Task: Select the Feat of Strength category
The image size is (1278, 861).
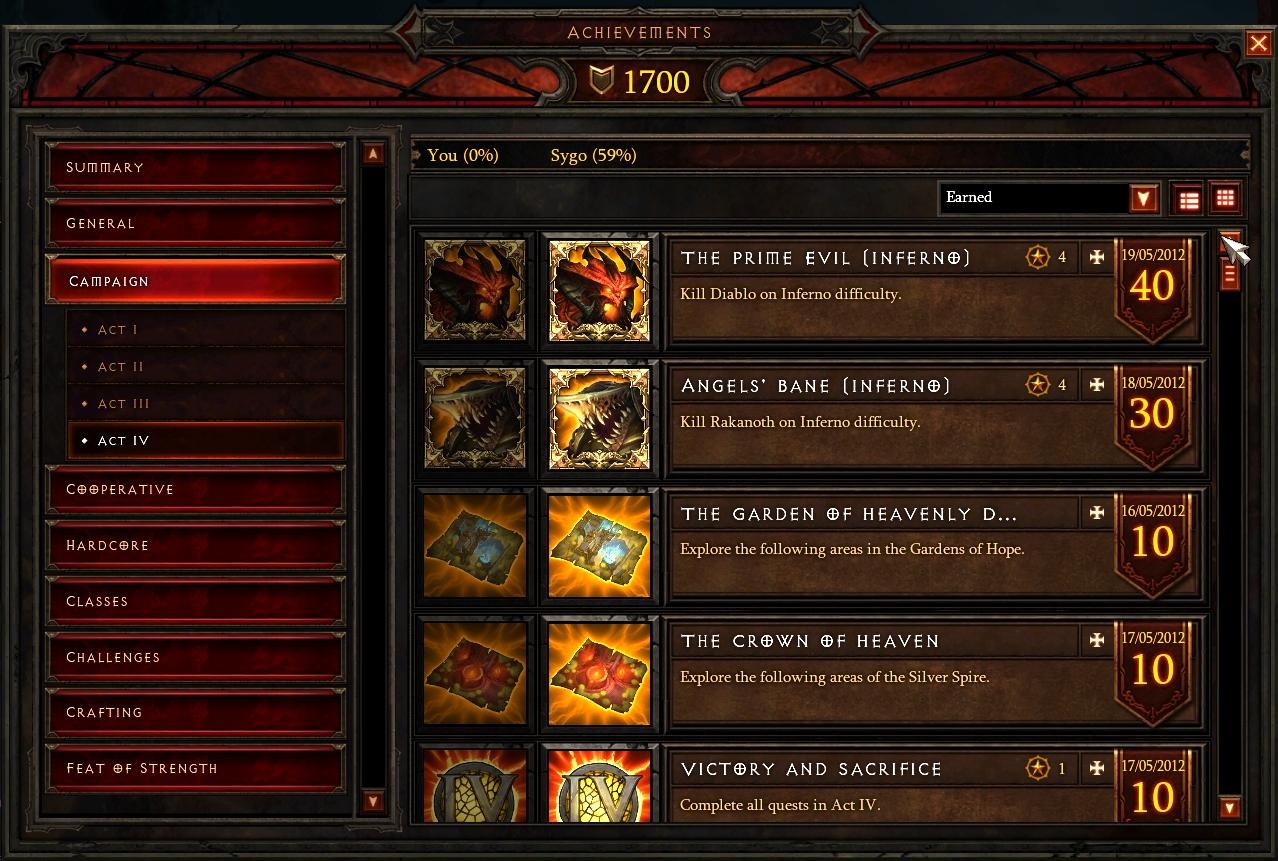Action: pos(195,768)
